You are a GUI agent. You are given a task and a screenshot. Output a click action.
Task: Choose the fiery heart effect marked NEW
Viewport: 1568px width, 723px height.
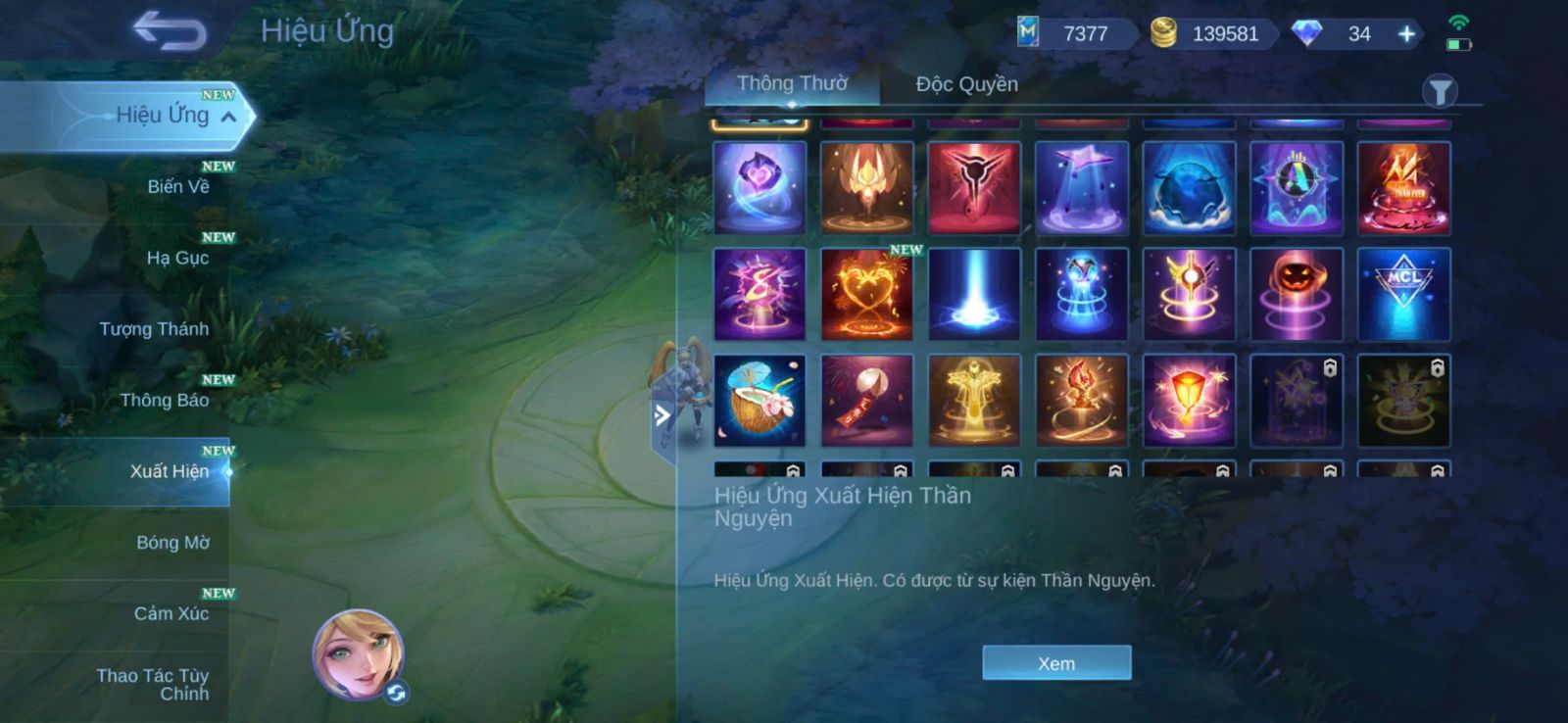[866, 294]
